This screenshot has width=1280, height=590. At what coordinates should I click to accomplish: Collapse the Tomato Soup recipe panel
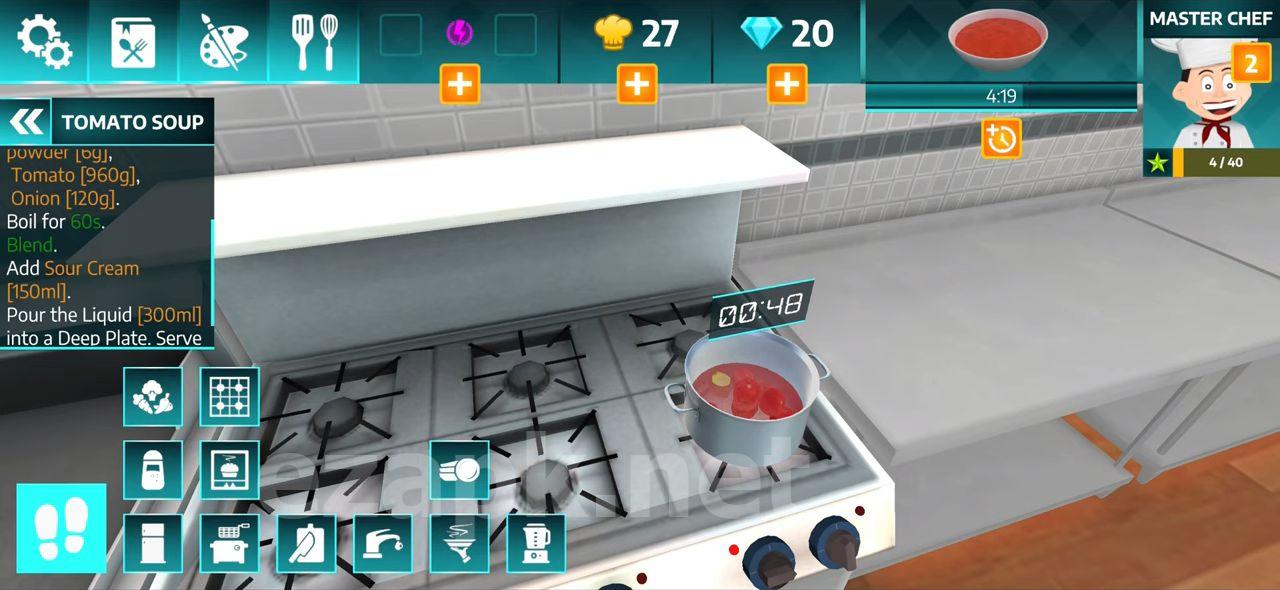[x=27, y=122]
